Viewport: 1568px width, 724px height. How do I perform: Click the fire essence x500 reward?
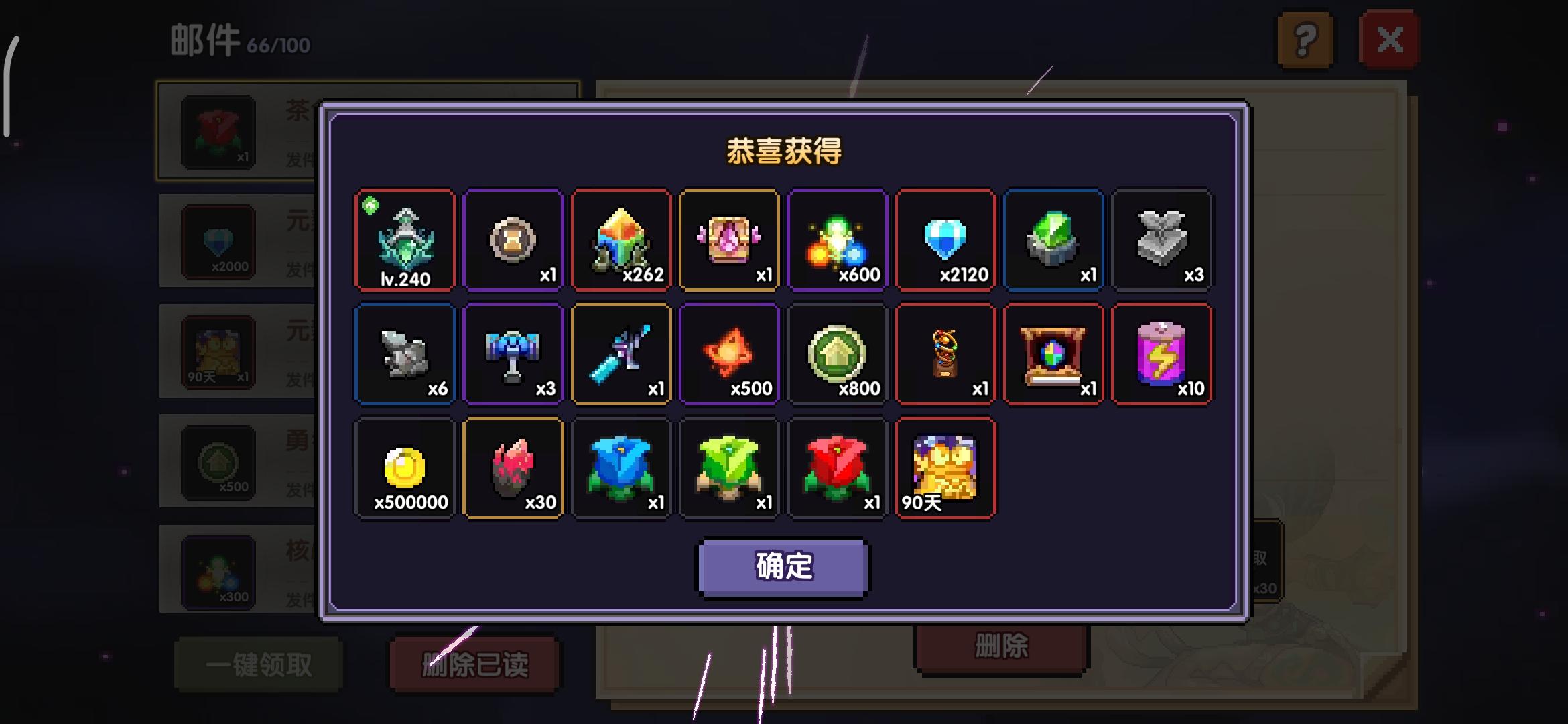click(729, 354)
